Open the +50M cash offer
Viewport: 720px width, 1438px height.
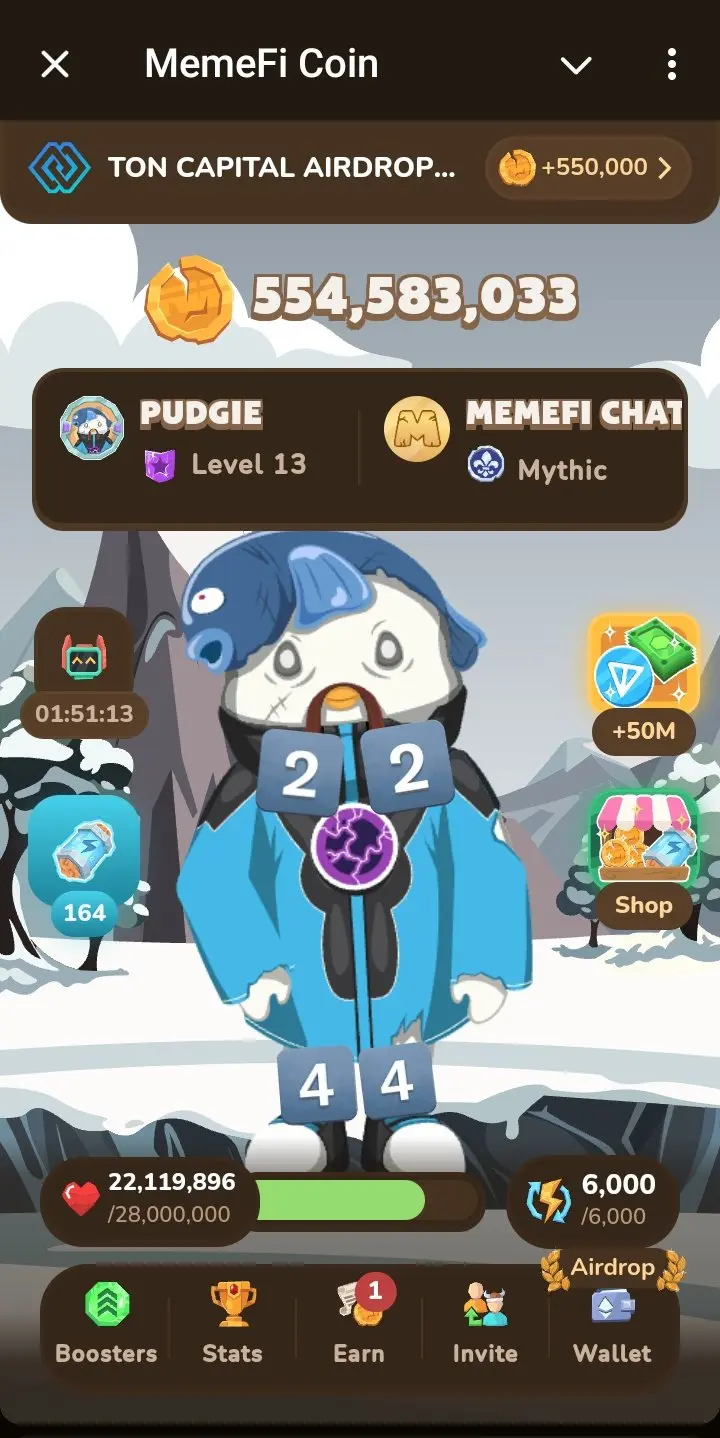(643, 665)
